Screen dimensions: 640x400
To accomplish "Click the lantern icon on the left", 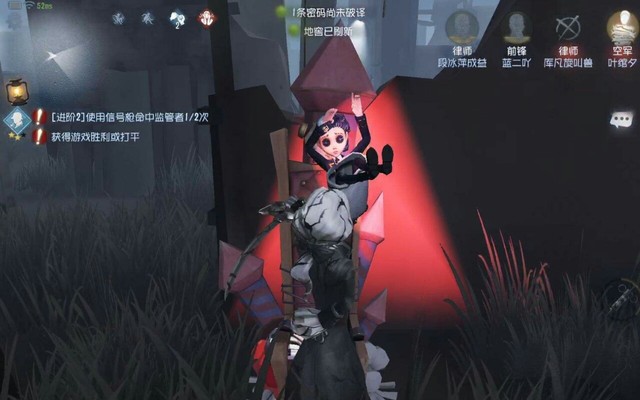I will [x=15, y=93].
